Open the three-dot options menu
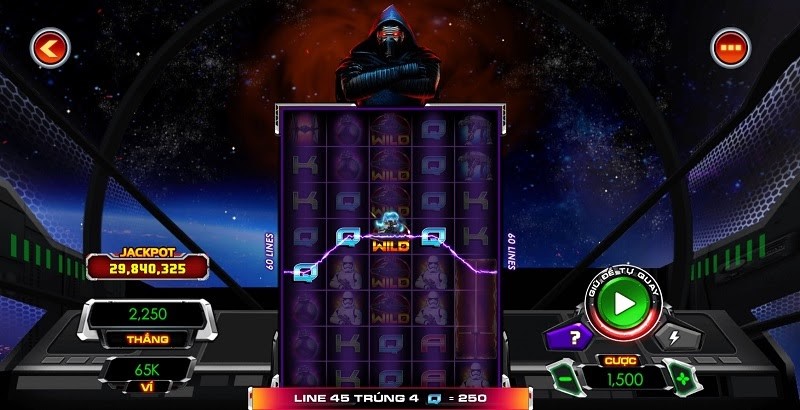This screenshot has width=800, height=410. point(730,47)
